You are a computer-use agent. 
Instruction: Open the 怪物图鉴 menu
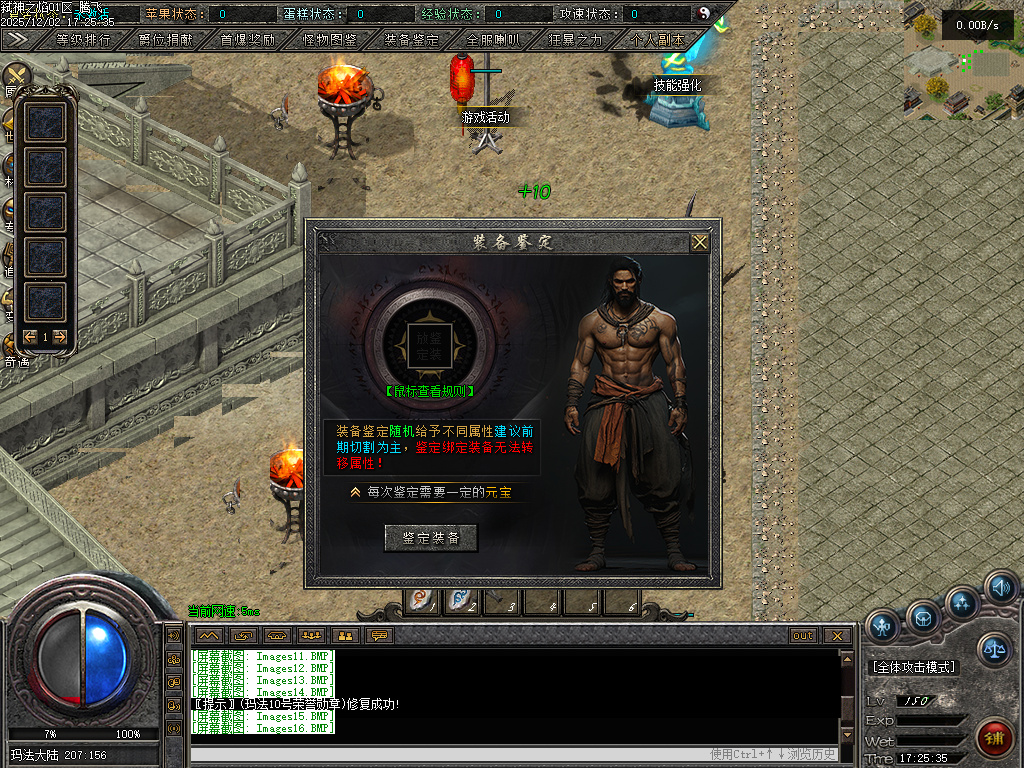pyautogui.click(x=330, y=40)
